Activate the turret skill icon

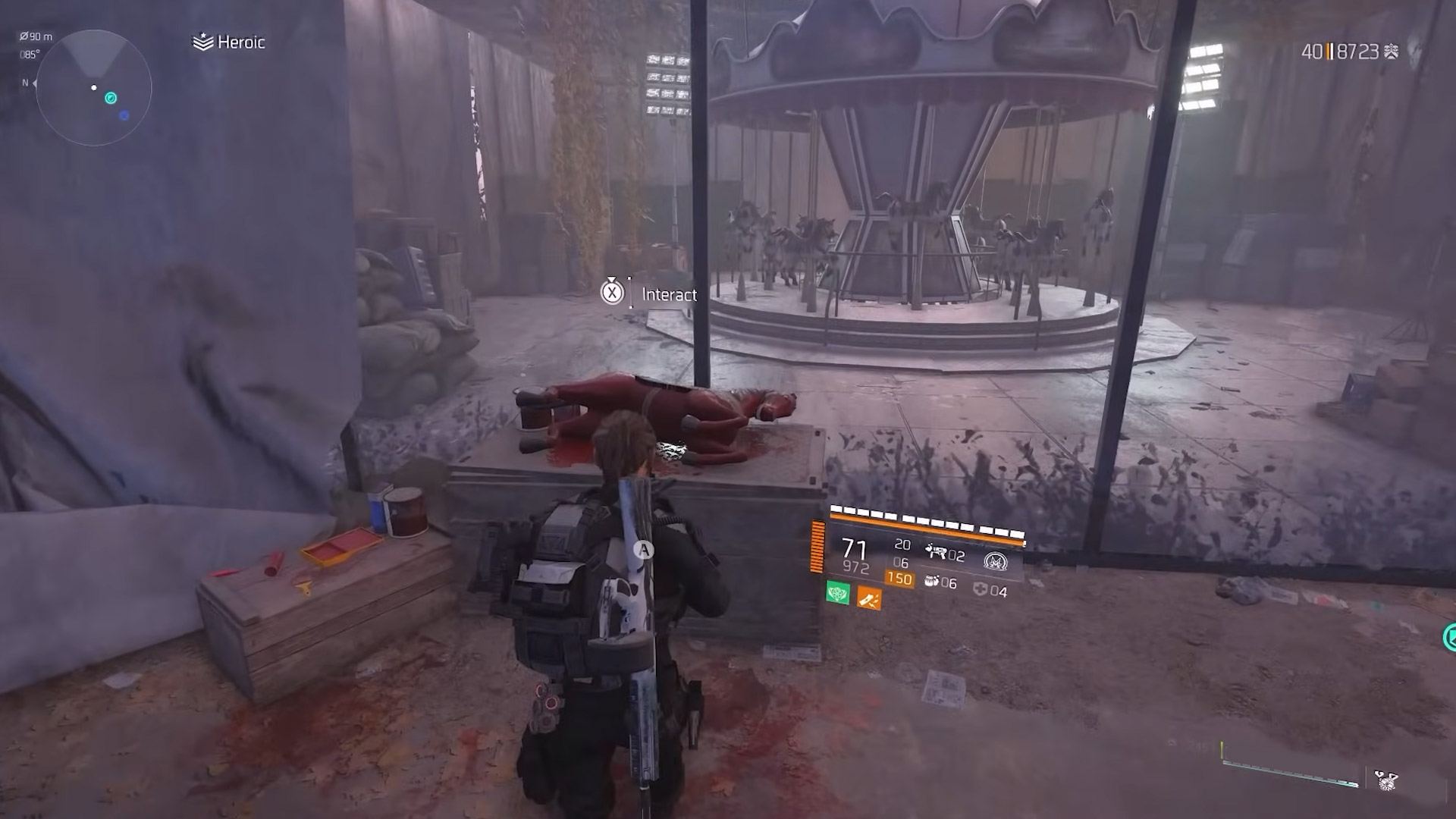pos(936,553)
